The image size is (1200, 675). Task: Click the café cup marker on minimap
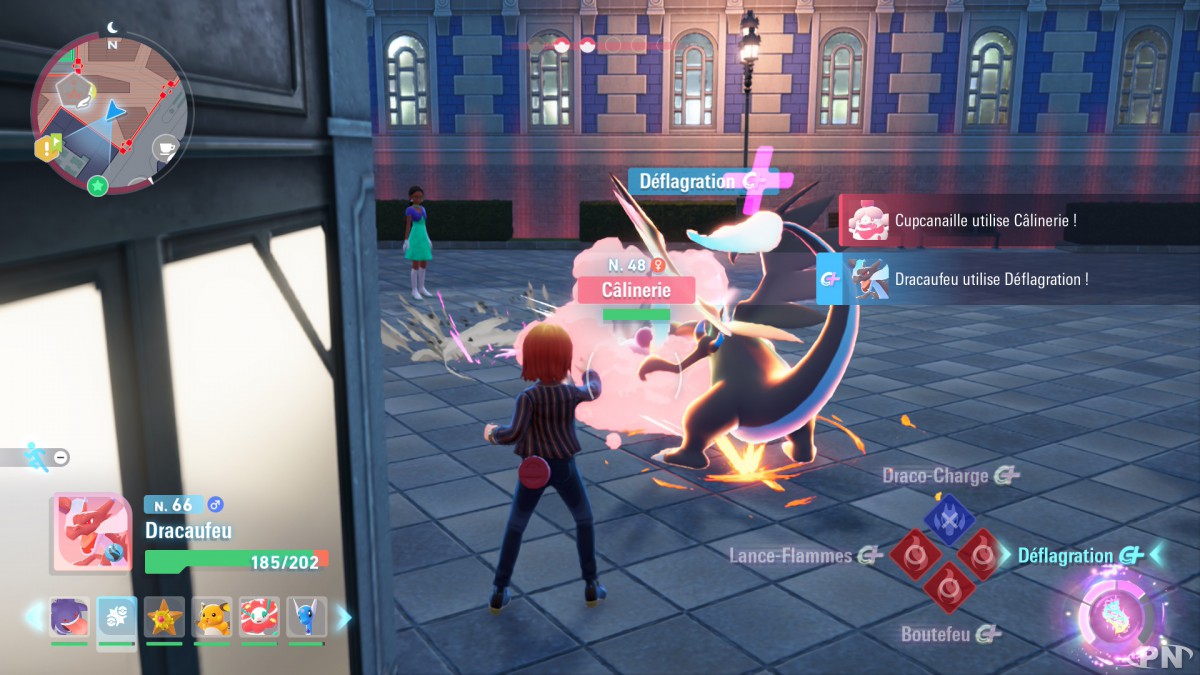pos(165,148)
